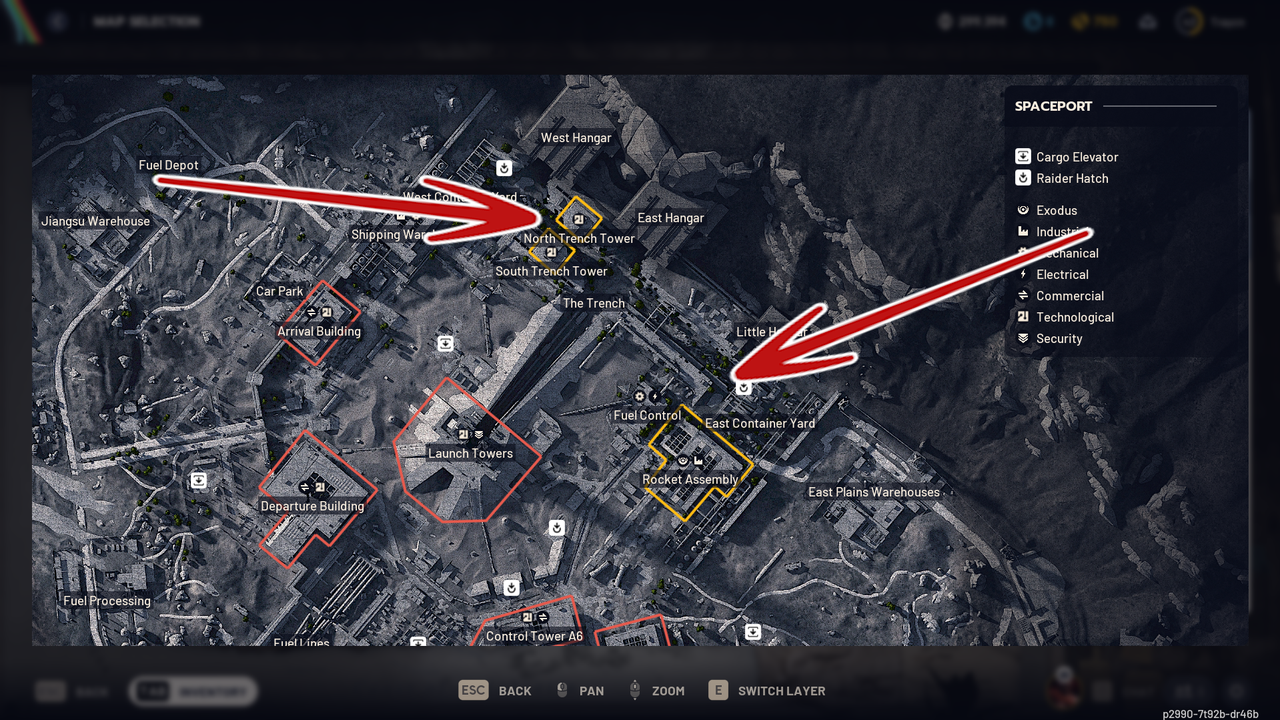Open the Inventory via Tab control
This screenshot has height=720, width=1280.
(x=192, y=690)
